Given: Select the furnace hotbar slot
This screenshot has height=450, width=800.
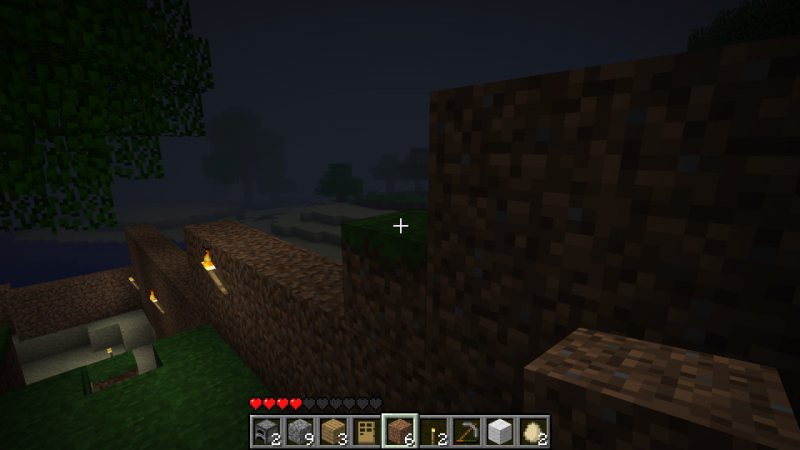Looking at the screenshot, I should point(266,431).
